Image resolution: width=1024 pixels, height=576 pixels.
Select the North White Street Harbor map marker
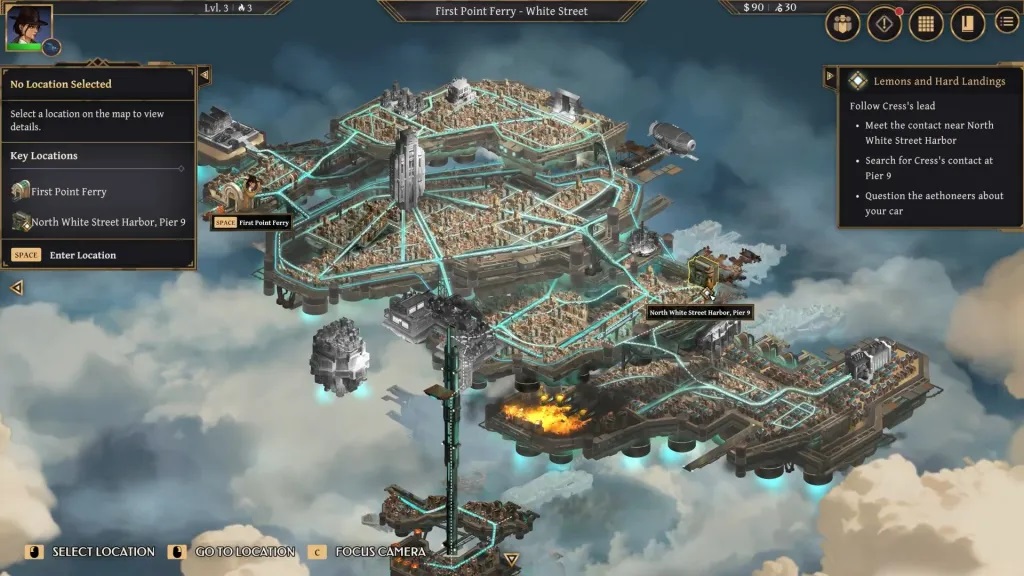pyautogui.click(x=704, y=270)
